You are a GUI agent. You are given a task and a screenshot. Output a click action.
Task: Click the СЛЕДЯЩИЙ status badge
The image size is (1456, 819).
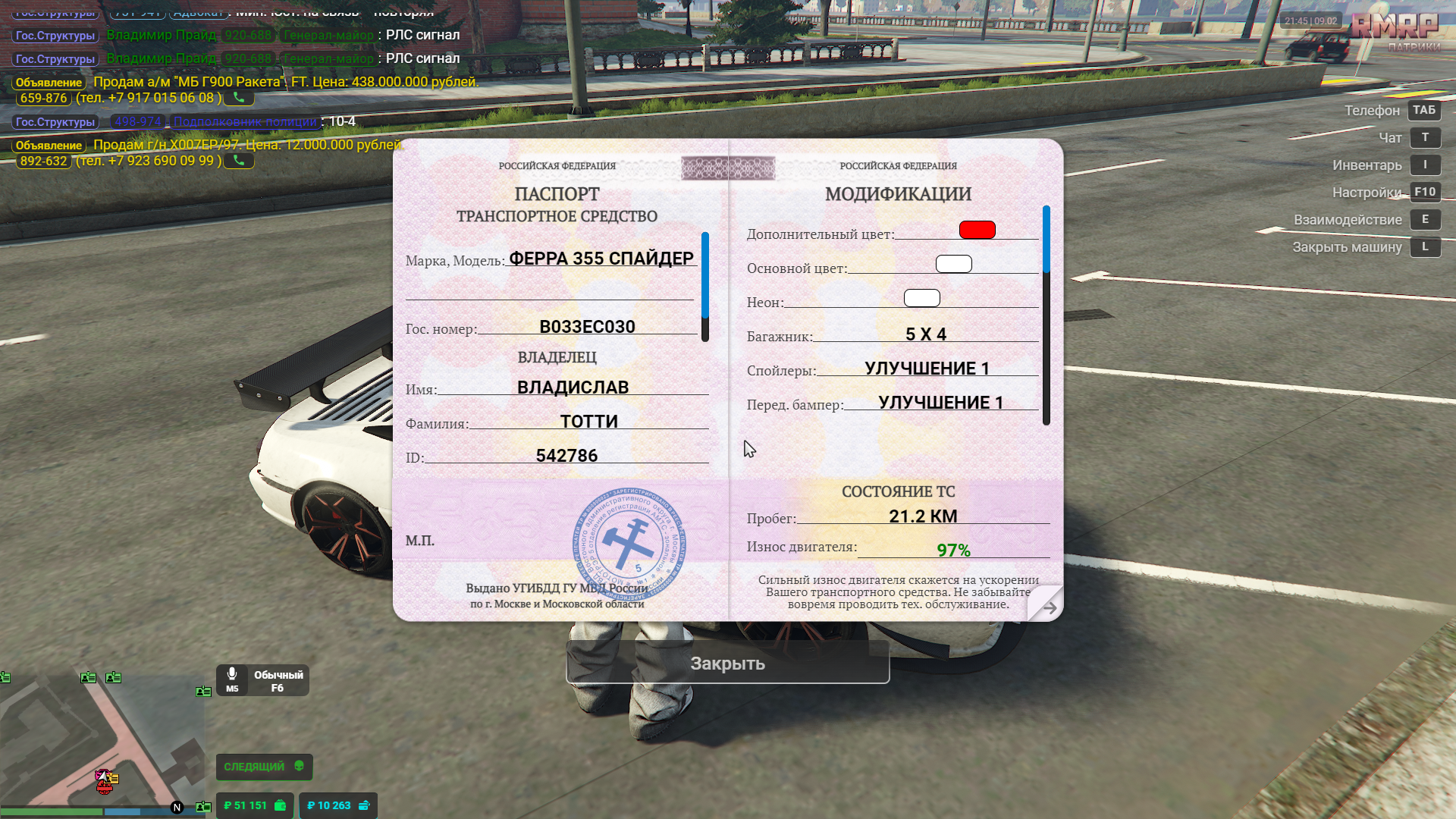pyautogui.click(x=263, y=767)
